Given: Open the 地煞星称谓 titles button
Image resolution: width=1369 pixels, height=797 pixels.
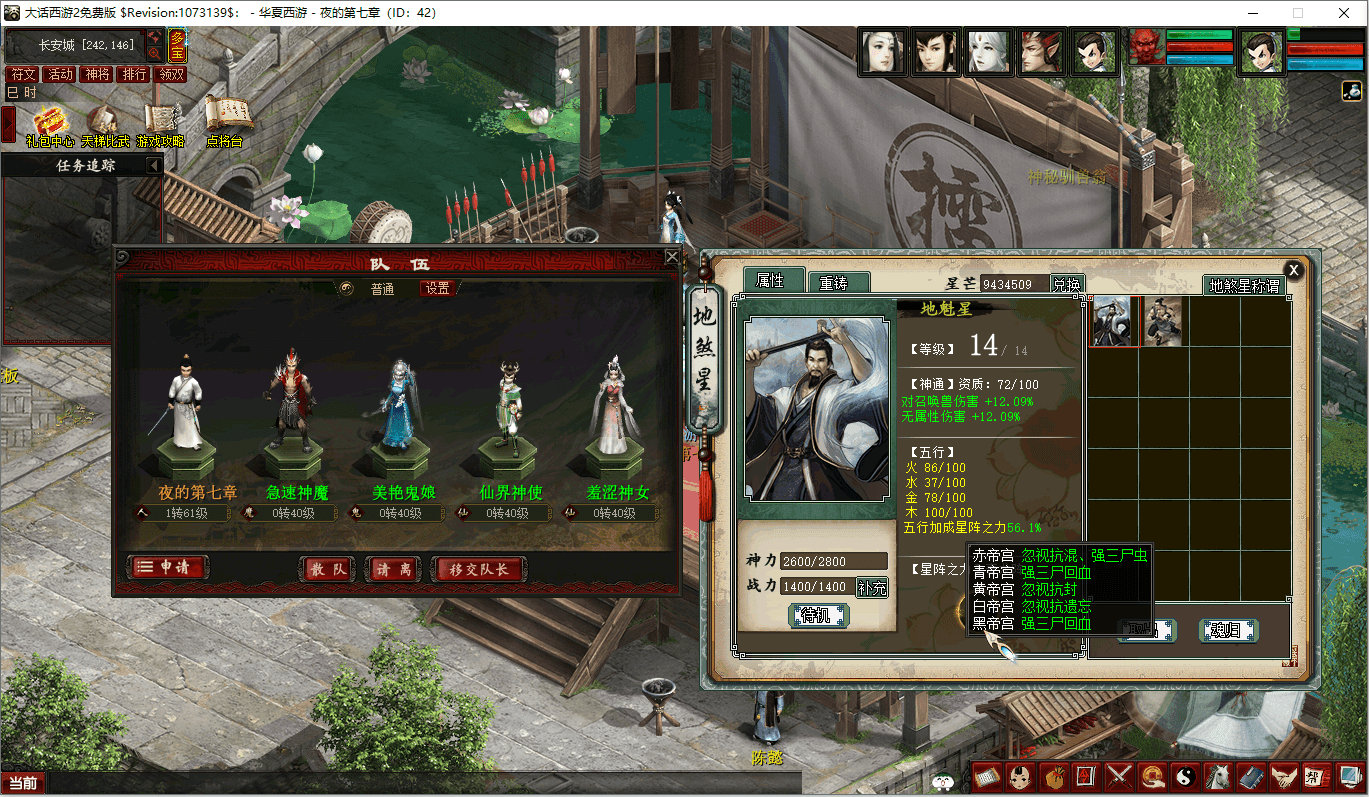Looking at the screenshot, I should click(1244, 286).
